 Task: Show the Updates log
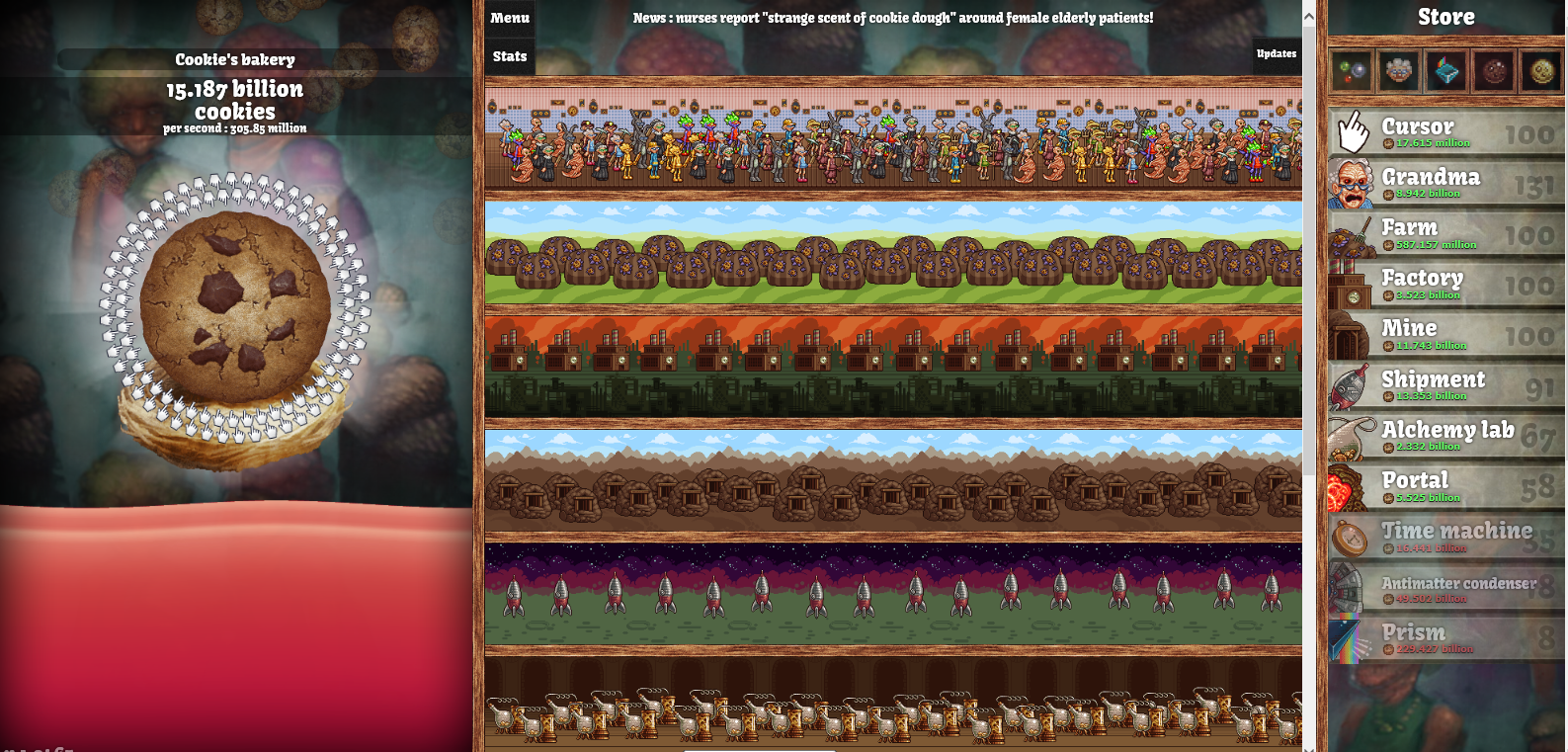pyautogui.click(x=1276, y=54)
